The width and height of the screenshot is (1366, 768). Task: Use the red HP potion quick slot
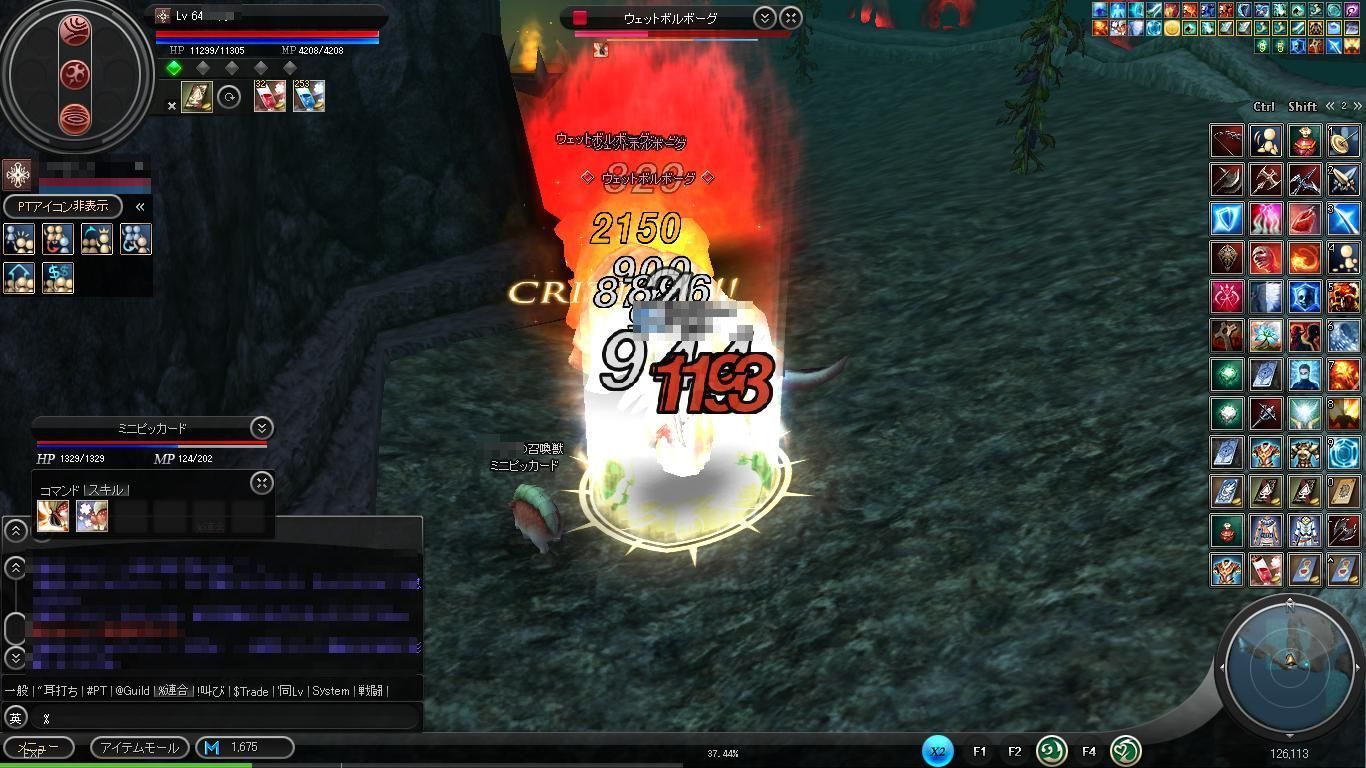click(x=269, y=97)
